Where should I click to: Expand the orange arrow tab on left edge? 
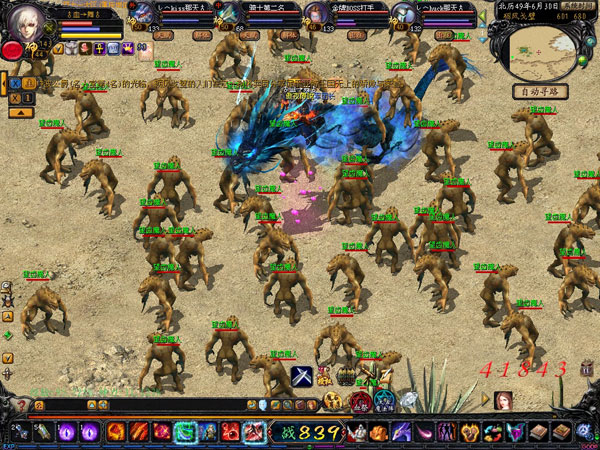[x=4, y=82]
